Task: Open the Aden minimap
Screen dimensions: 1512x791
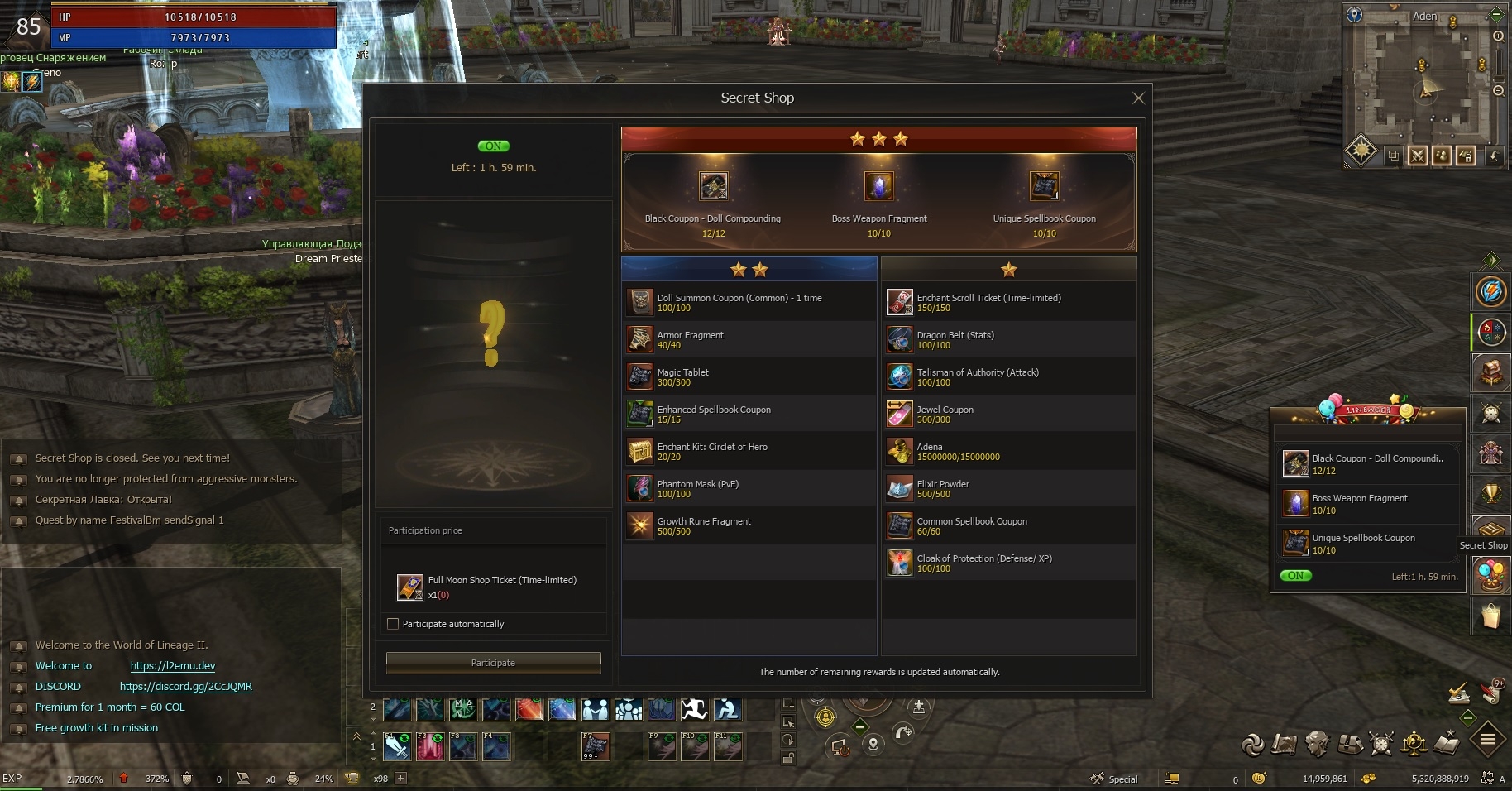Action: [x=1424, y=87]
